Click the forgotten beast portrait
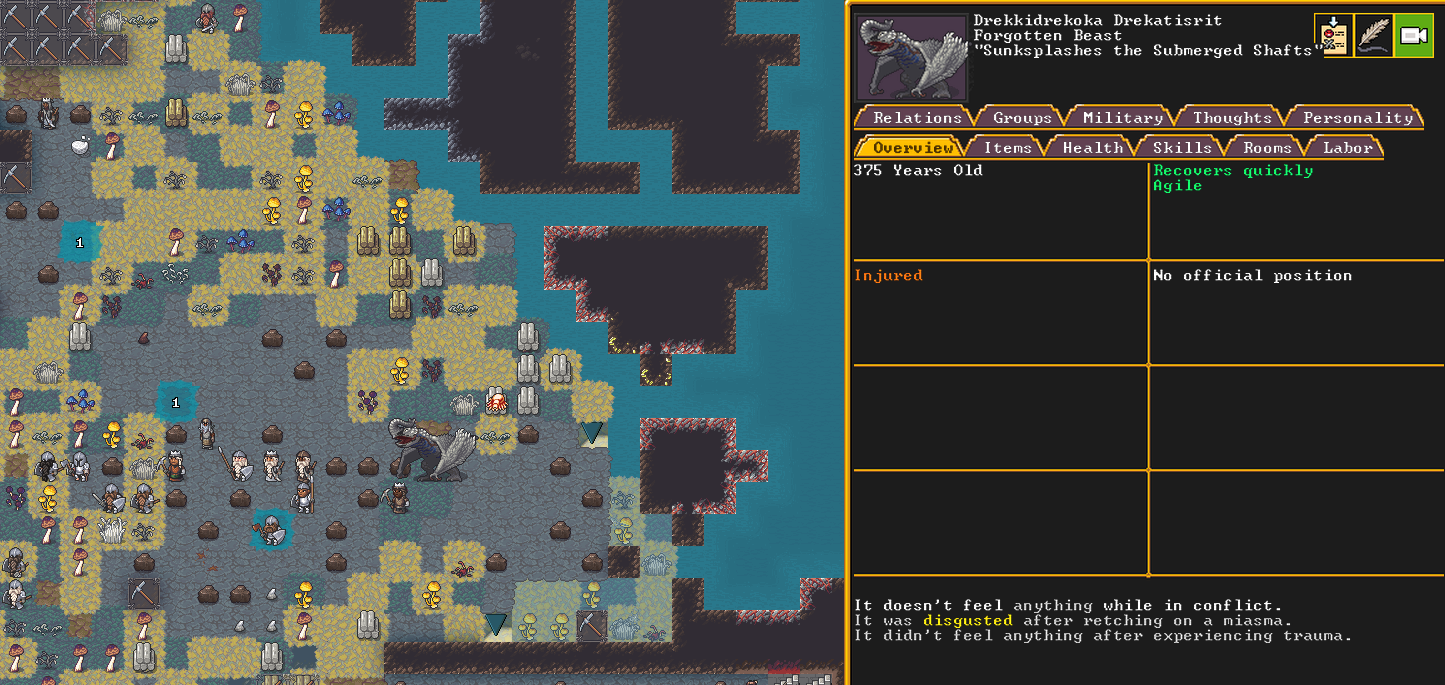This screenshot has width=1445, height=685. coord(911,57)
